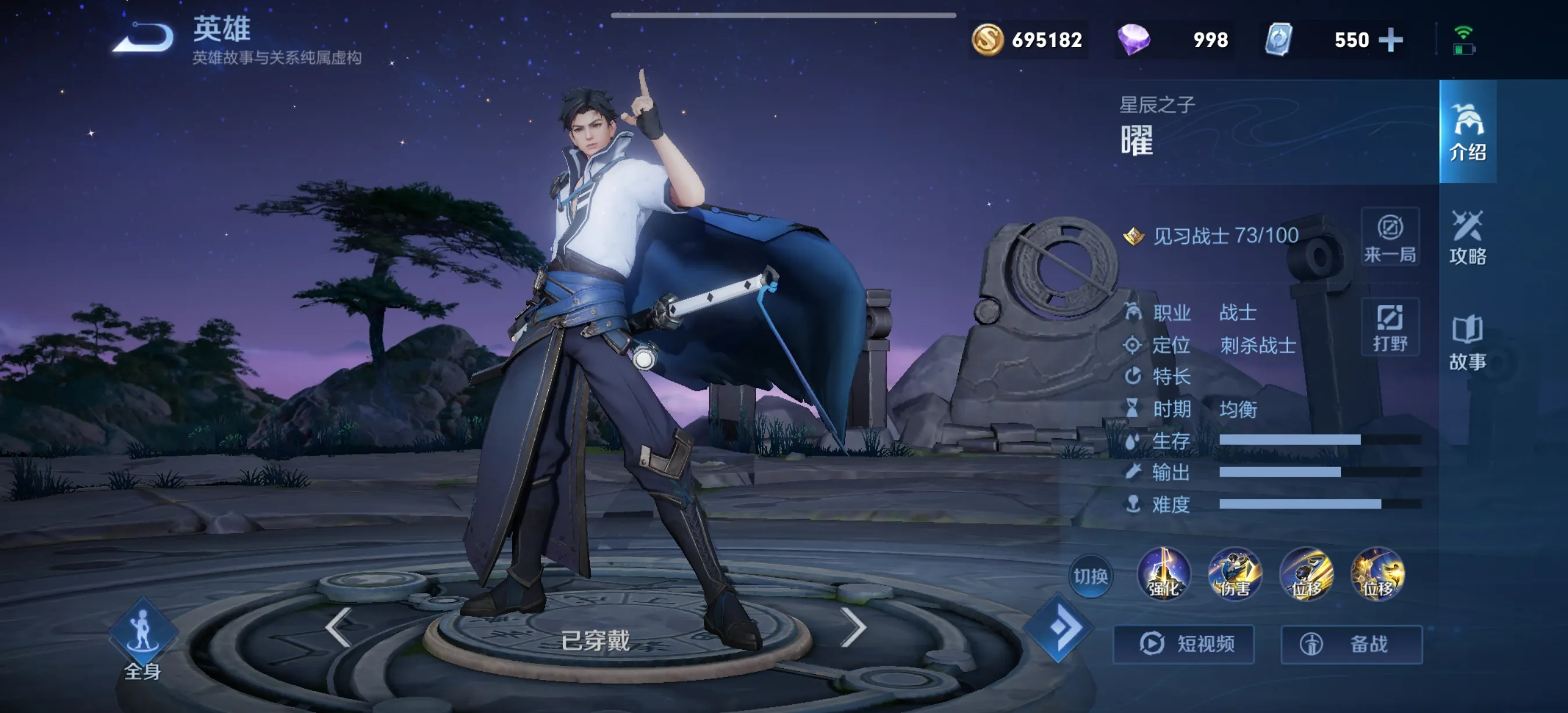The width and height of the screenshot is (1568, 713).
Task: Toggle the 切换 skill switch button
Action: pyautogui.click(x=1090, y=575)
